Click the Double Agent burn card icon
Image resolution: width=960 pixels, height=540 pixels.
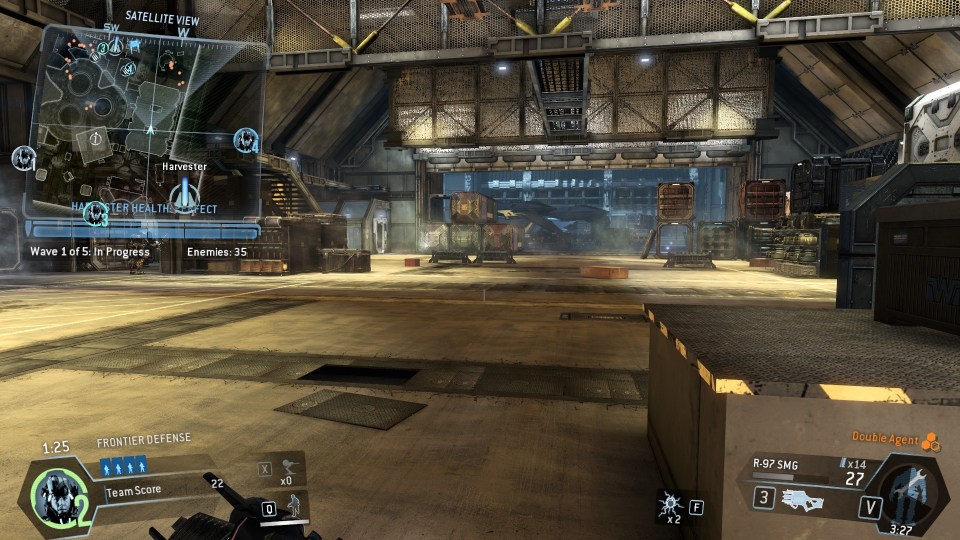click(x=930, y=441)
